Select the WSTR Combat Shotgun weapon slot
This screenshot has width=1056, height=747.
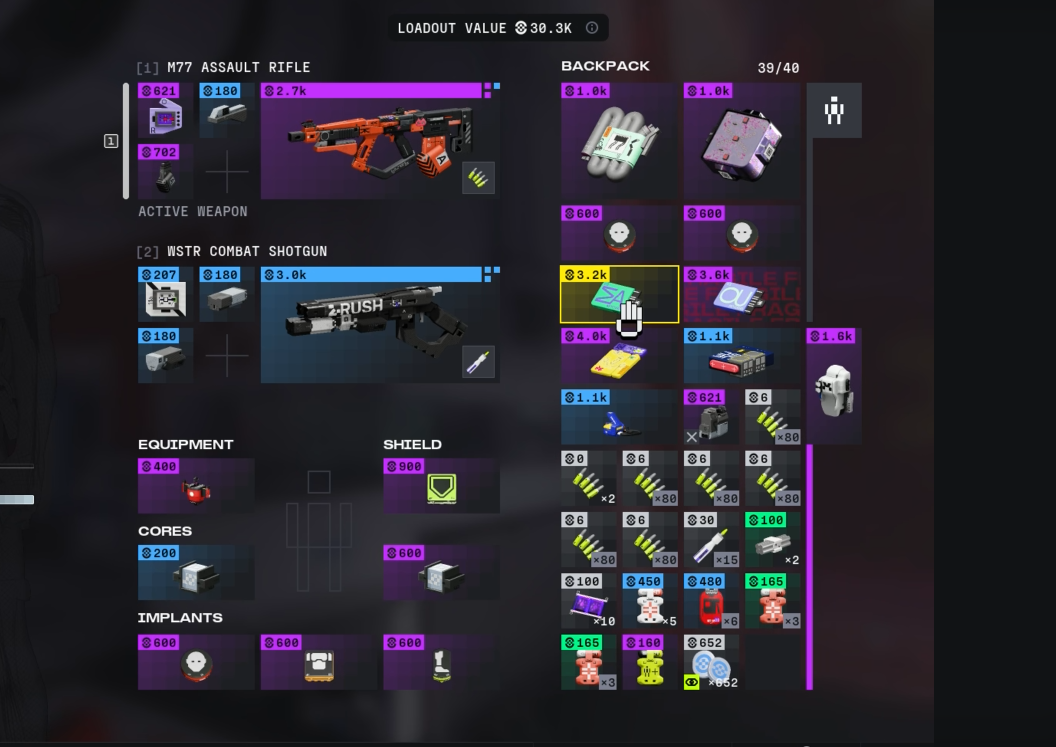(x=380, y=325)
